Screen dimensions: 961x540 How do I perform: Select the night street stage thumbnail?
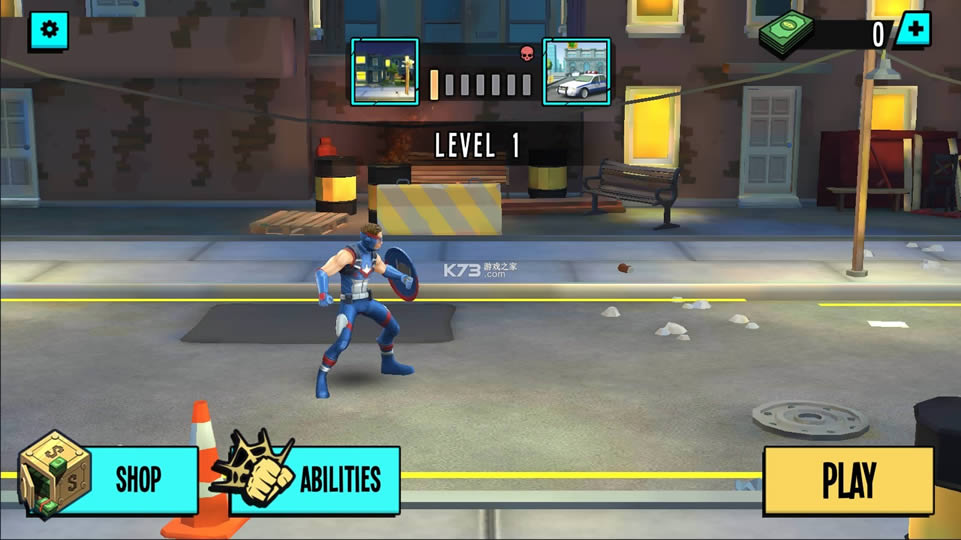coord(385,72)
